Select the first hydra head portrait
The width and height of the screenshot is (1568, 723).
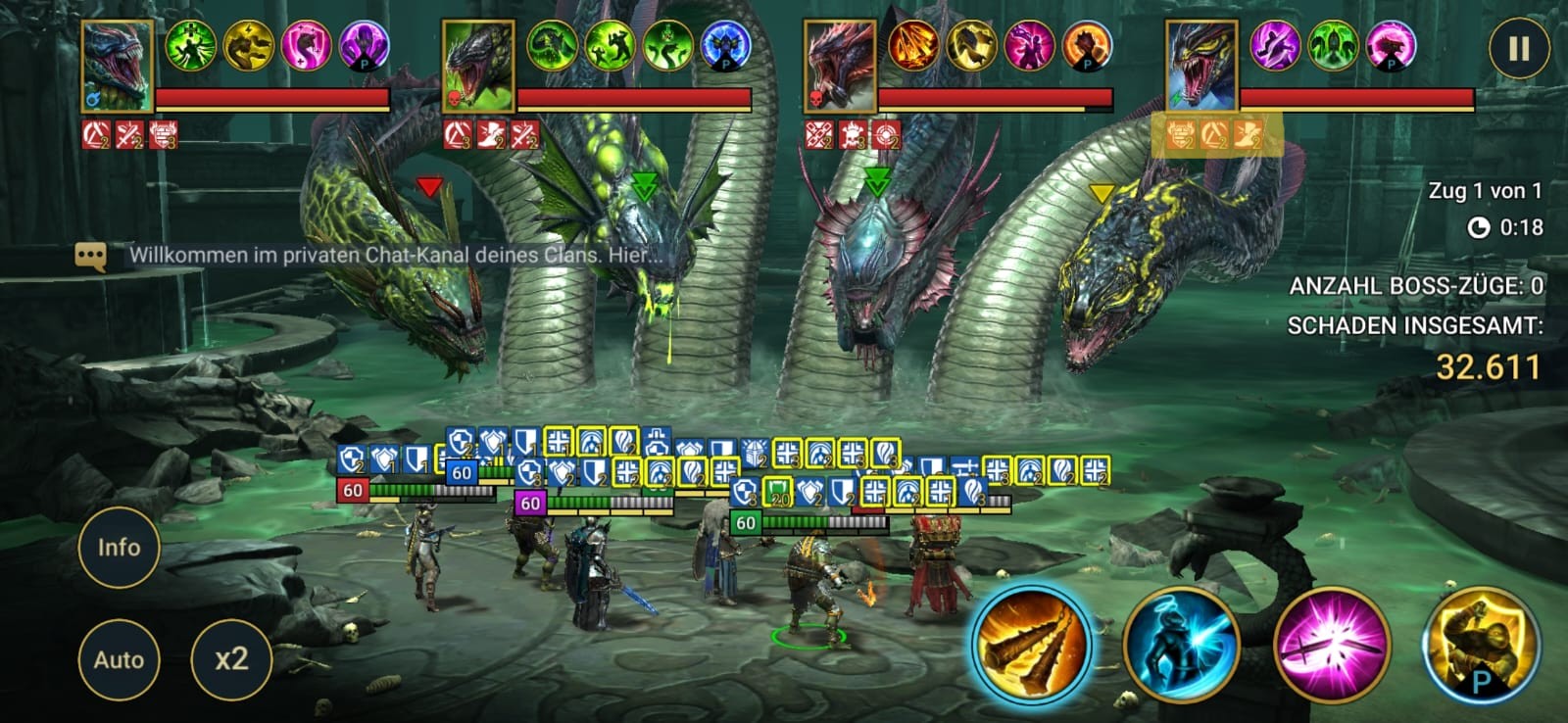(x=118, y=67)
